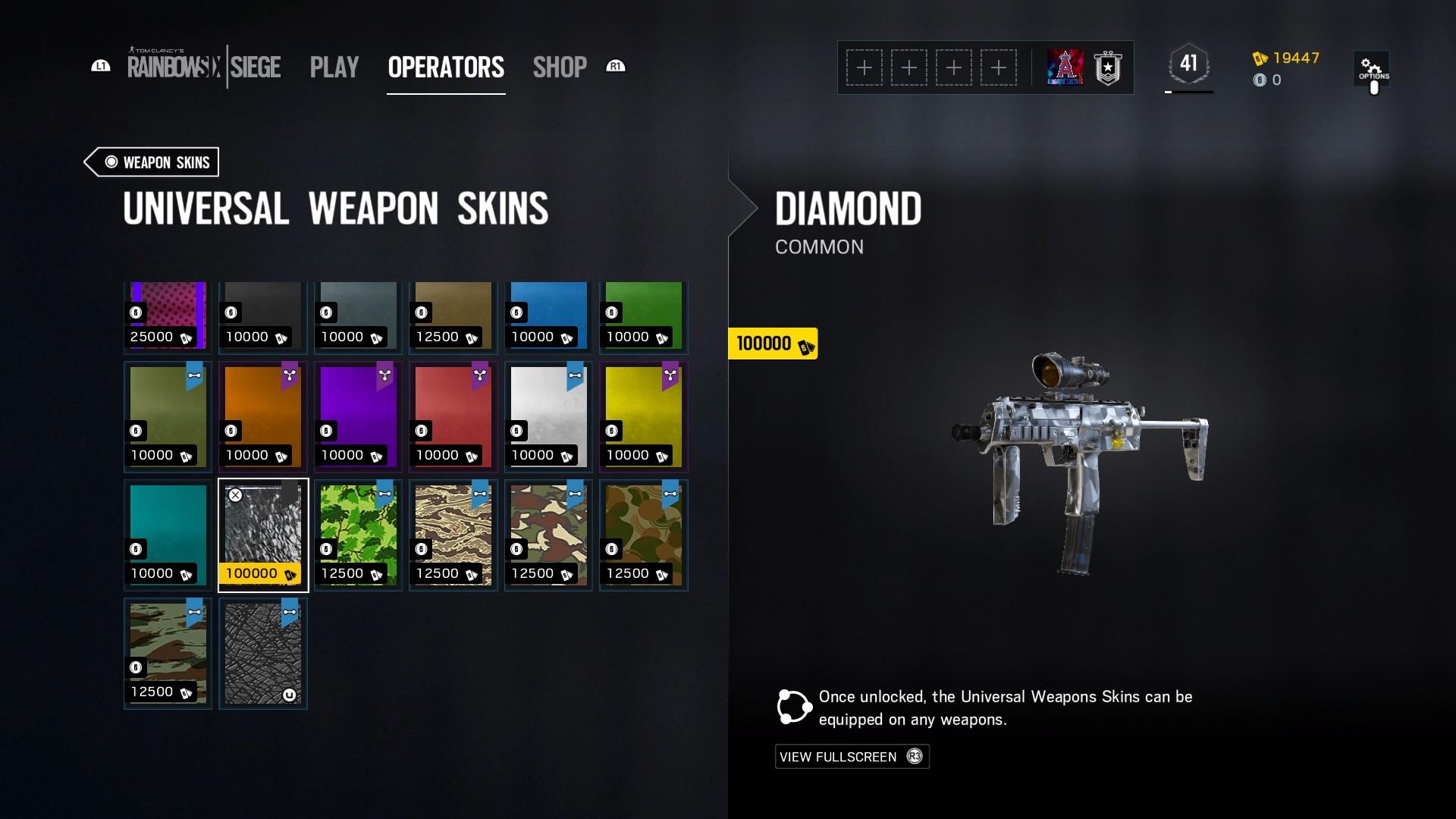Click the Universal Skins info emblem above the description
The width and height of the screenshot is (1456, 819).
coord(793,706)
